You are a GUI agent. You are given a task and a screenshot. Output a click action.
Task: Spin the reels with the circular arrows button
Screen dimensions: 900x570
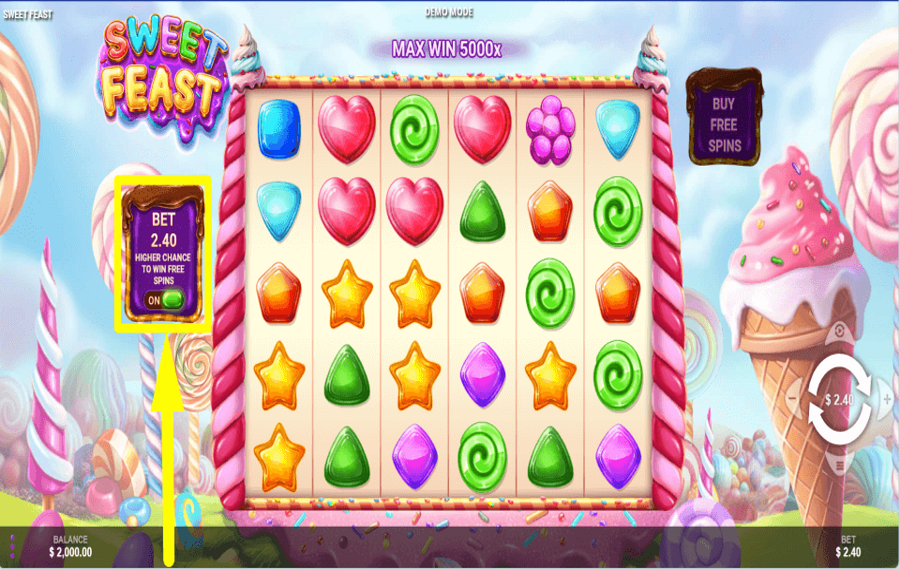[839, 399]
